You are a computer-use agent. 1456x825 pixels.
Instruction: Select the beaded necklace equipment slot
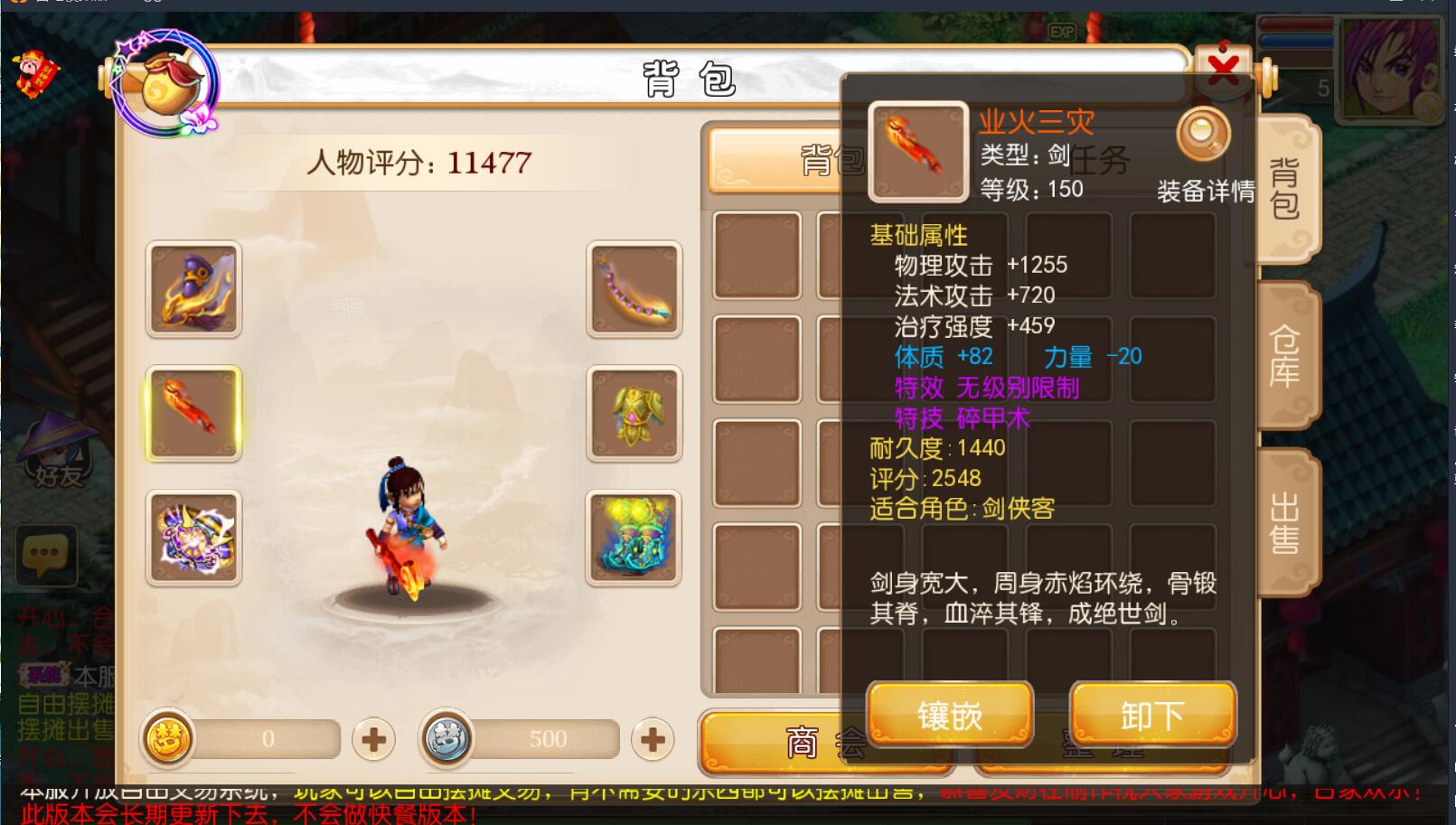coord(634,290)
